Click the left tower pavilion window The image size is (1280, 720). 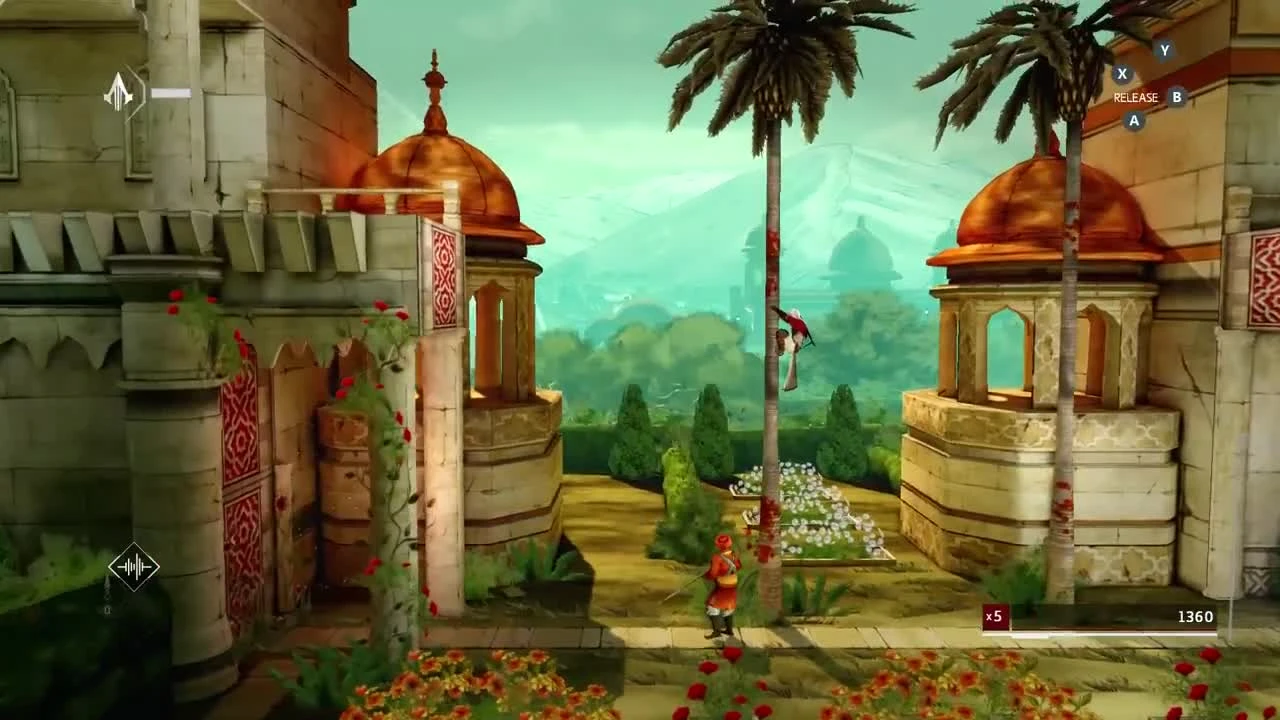tap(490, 330)
